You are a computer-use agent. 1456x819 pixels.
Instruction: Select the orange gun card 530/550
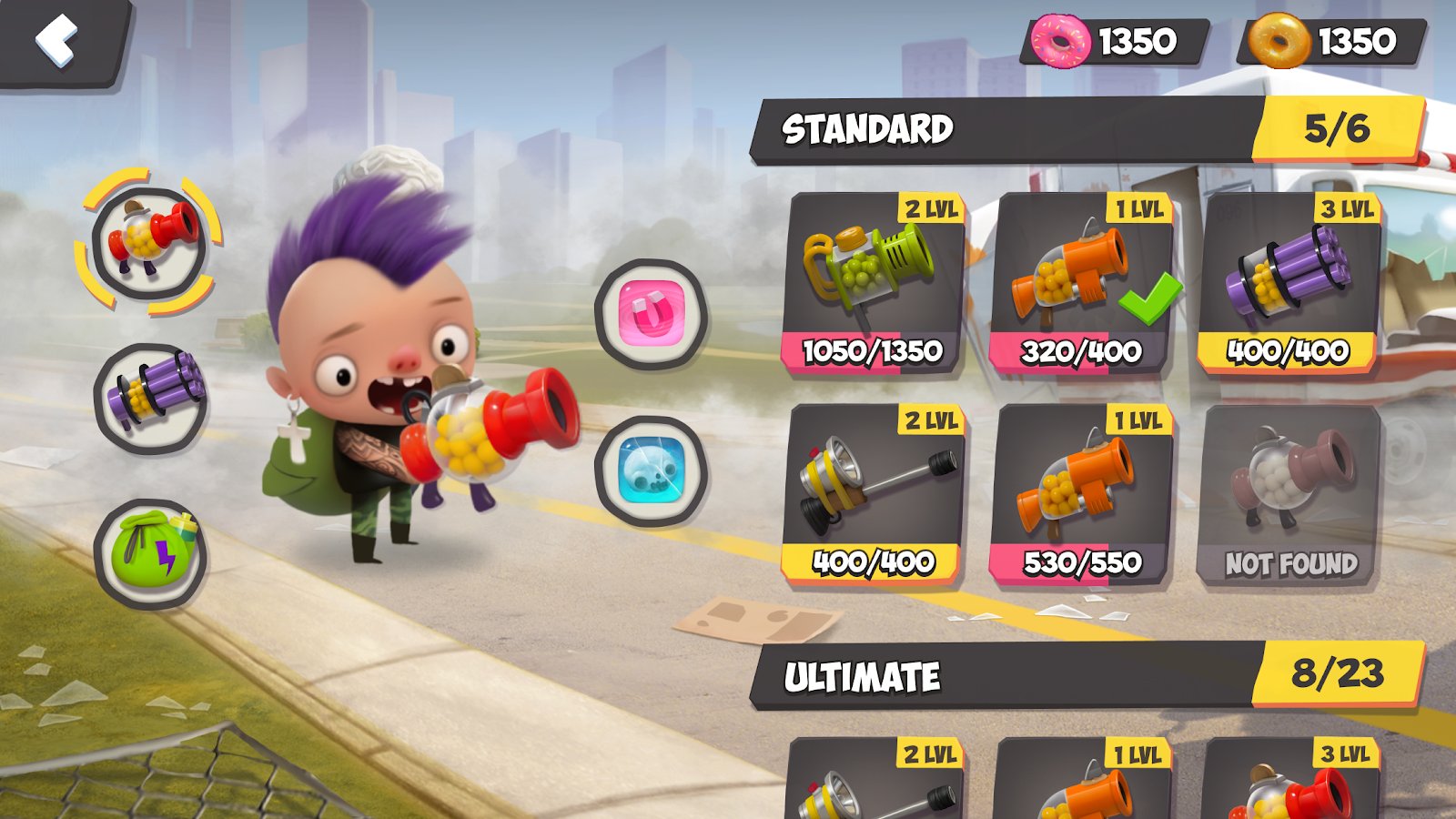point(1081,494)
